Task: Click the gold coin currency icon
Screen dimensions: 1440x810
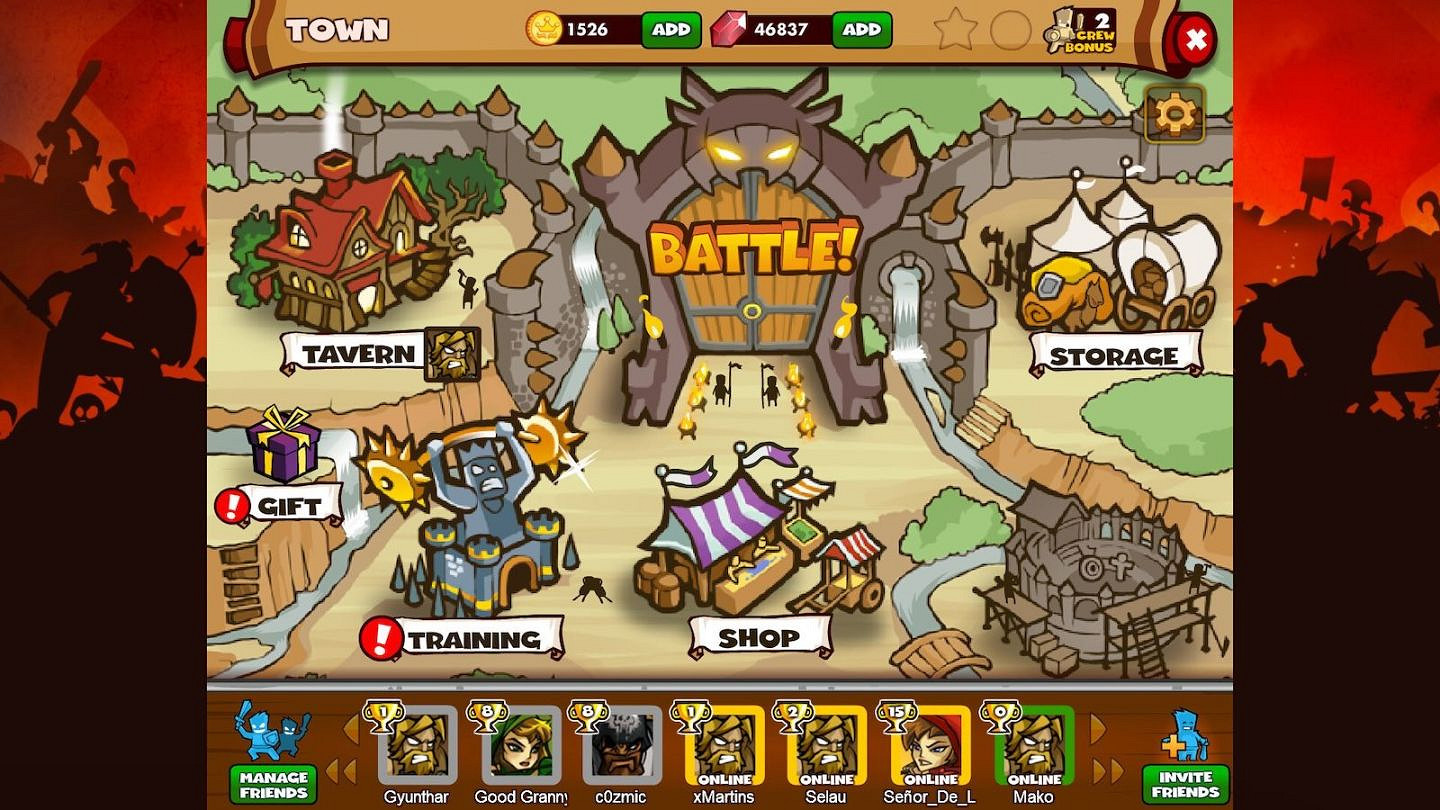Action: point(545,29)
